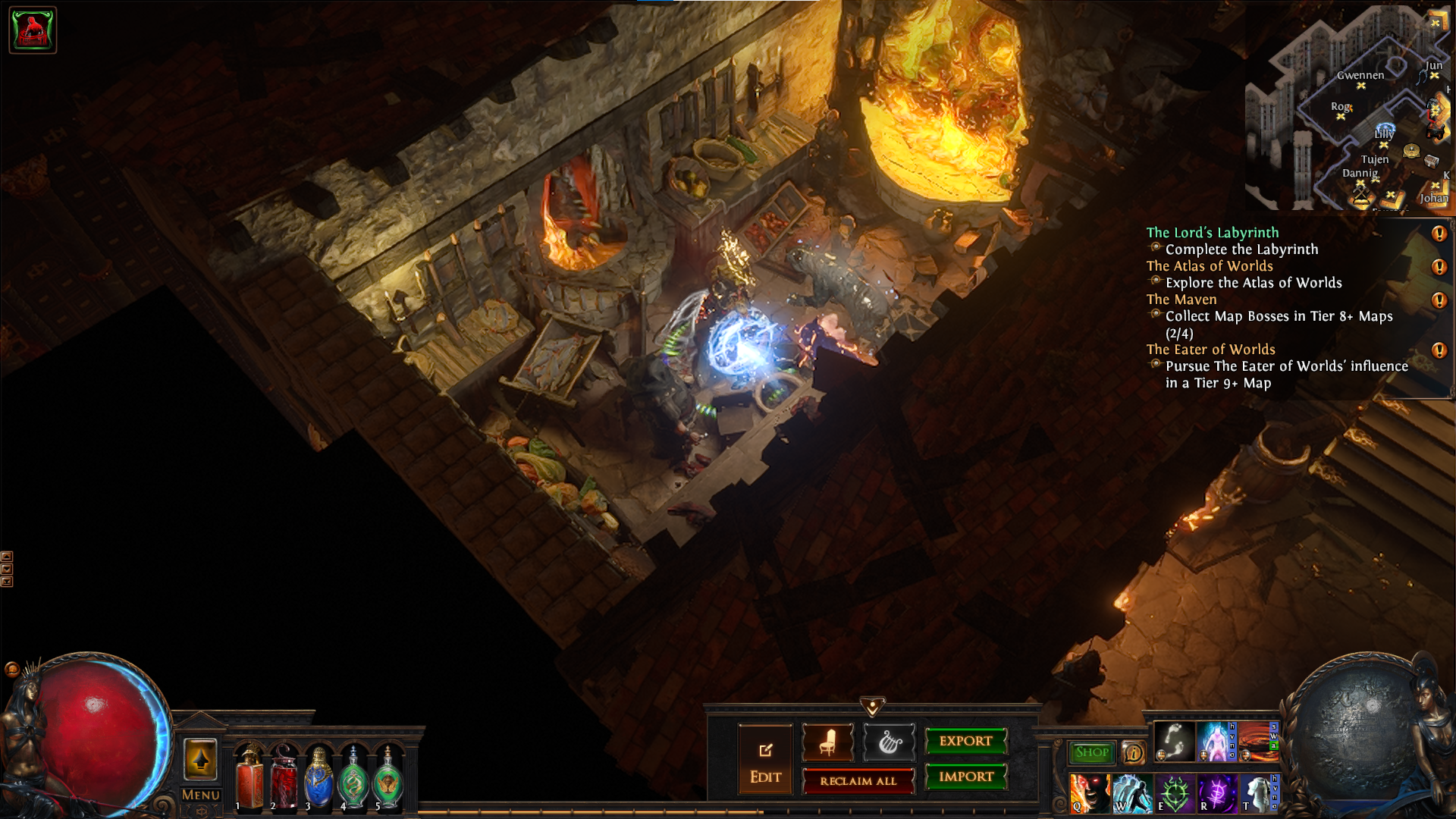
Task: Open the harp music button
Action: (x=889, y=742)
